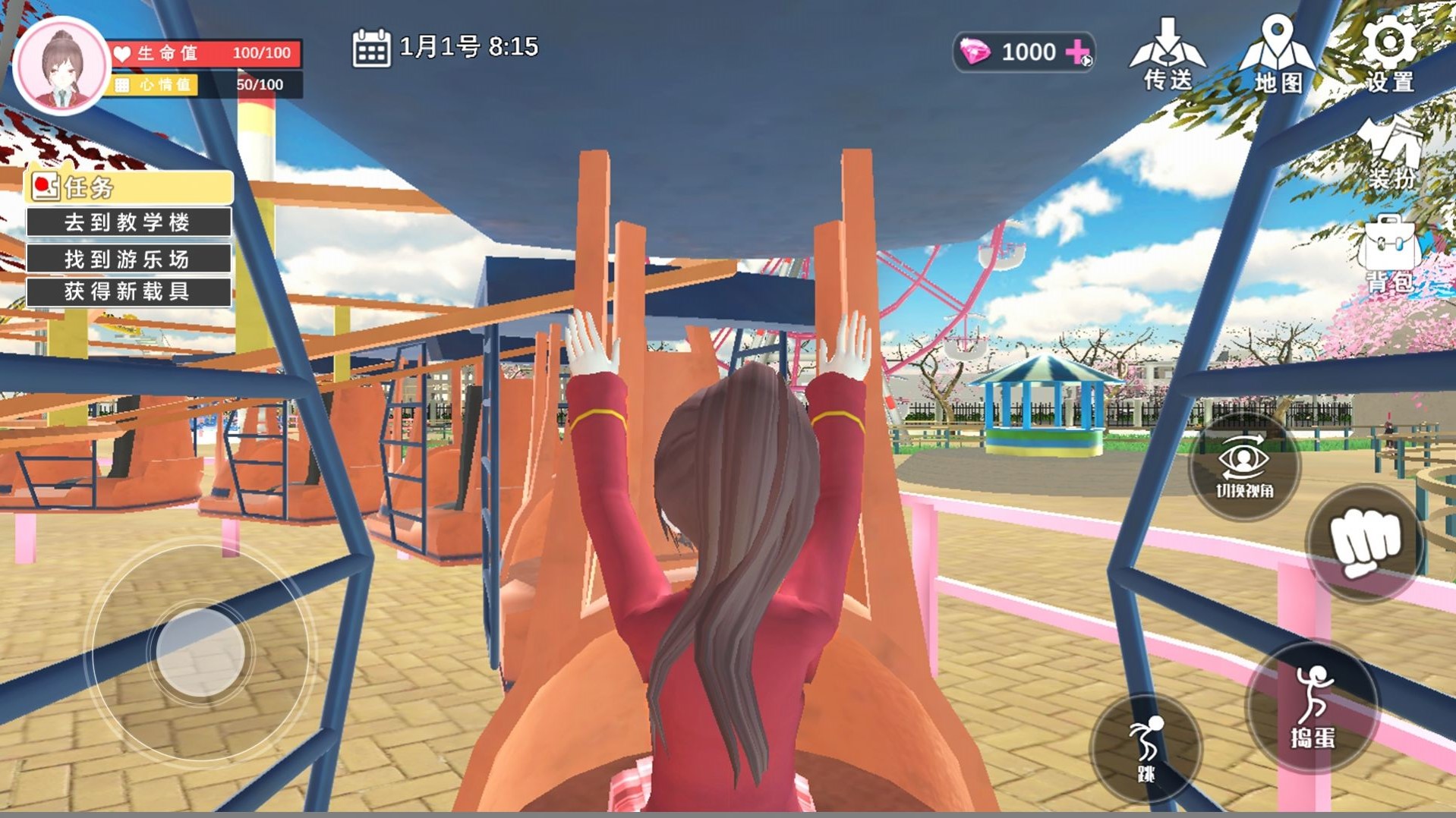
Task: Open the 传送 teleport menu
Action: [x=1168, y=55]
